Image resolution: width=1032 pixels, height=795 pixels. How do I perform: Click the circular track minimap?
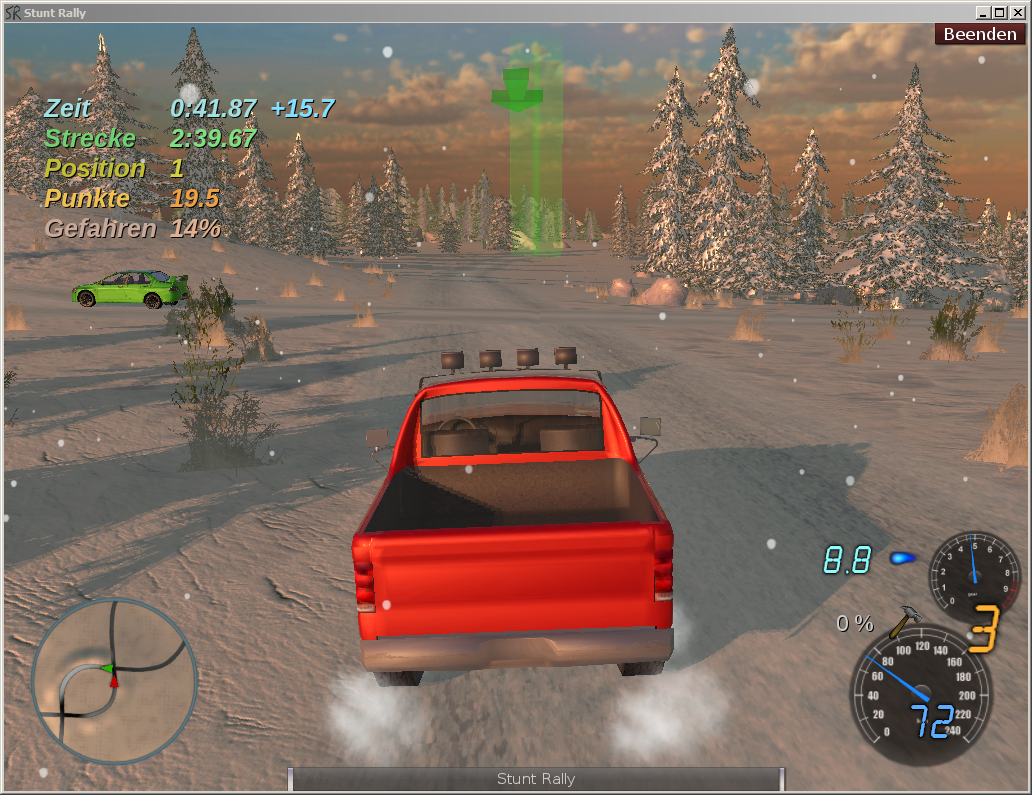pyautogui.click(x=114, y=682)
